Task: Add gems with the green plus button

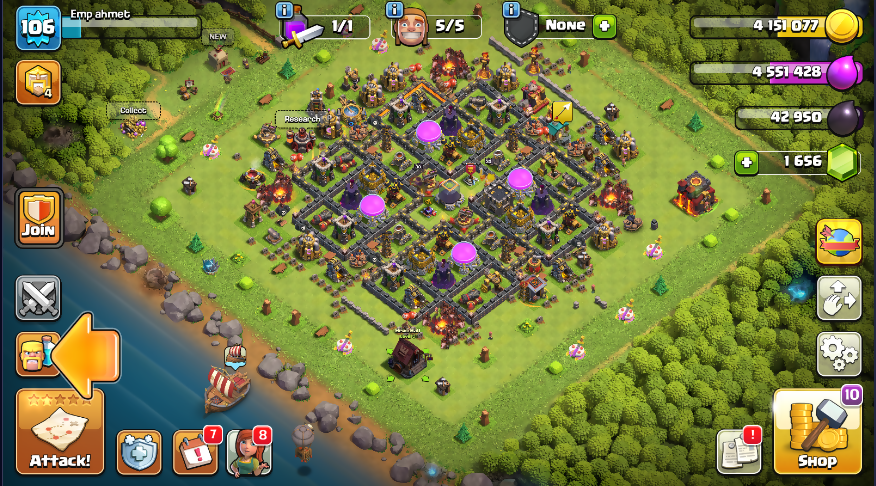Action: tap(745, 161)
